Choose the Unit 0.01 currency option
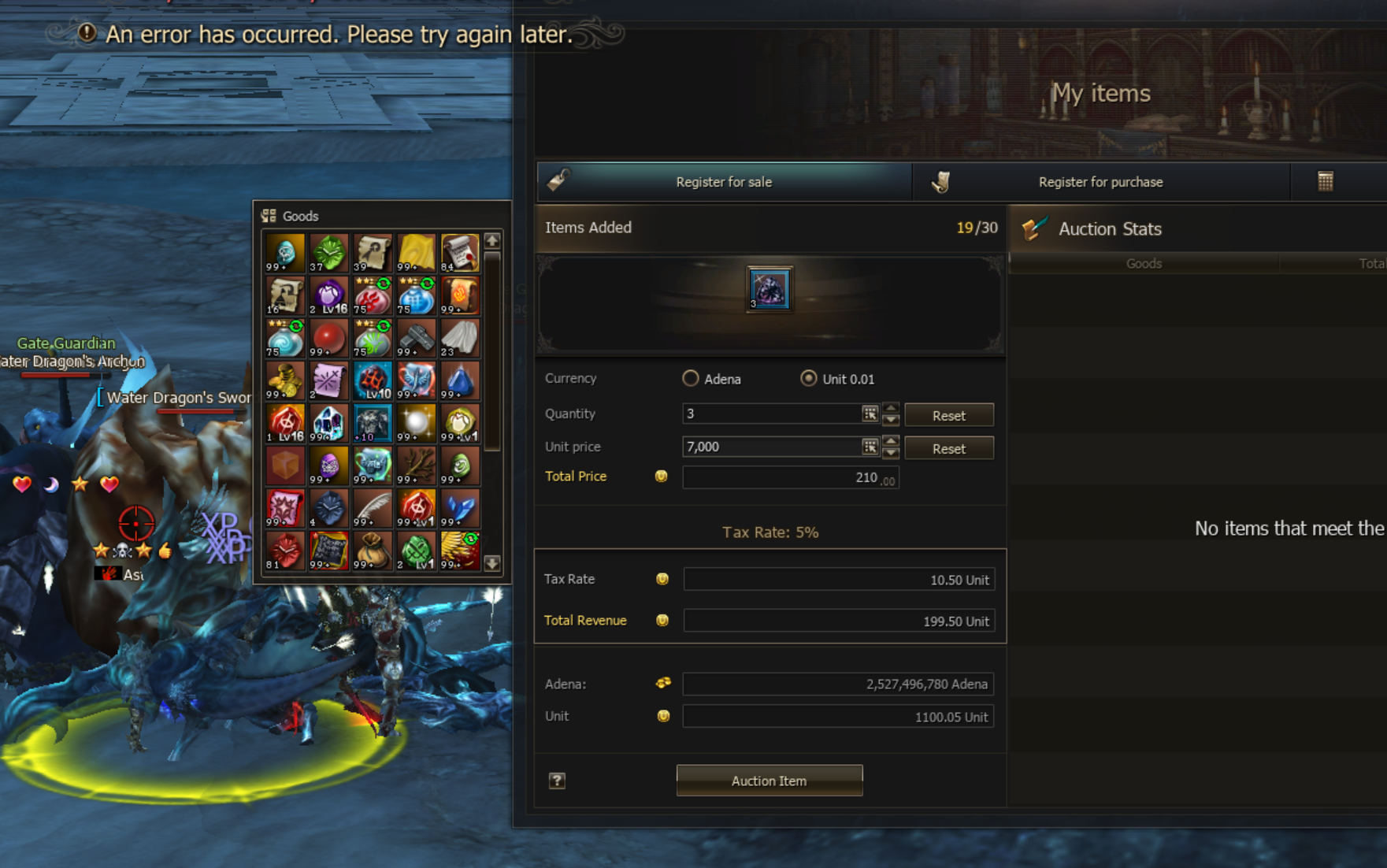 [808, 379]
